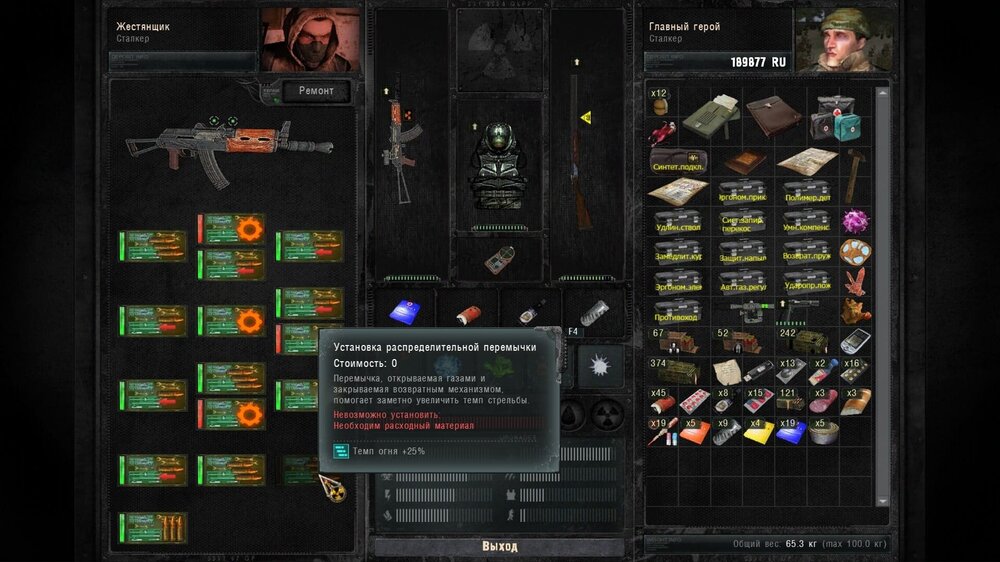Image resolution: width=1000 pixels, height=562 pixels.
Task: Pick the Синтет.подкл. item in inventory
Action: [678, 161]
